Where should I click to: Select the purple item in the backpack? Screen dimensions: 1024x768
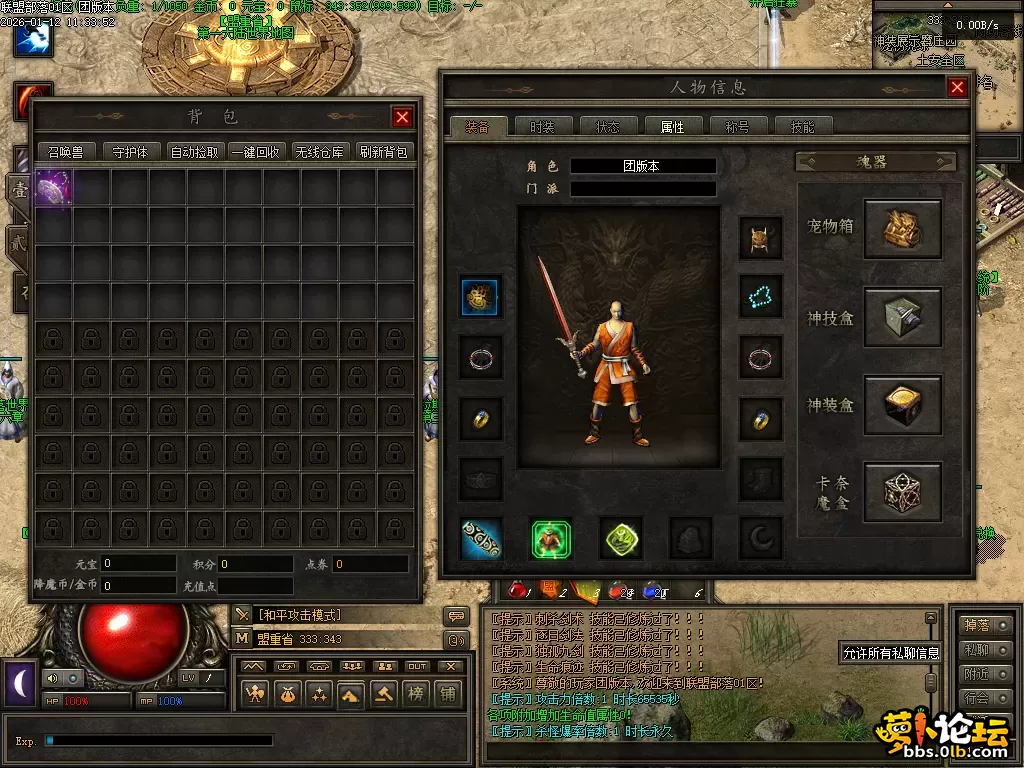pos(52,187)
